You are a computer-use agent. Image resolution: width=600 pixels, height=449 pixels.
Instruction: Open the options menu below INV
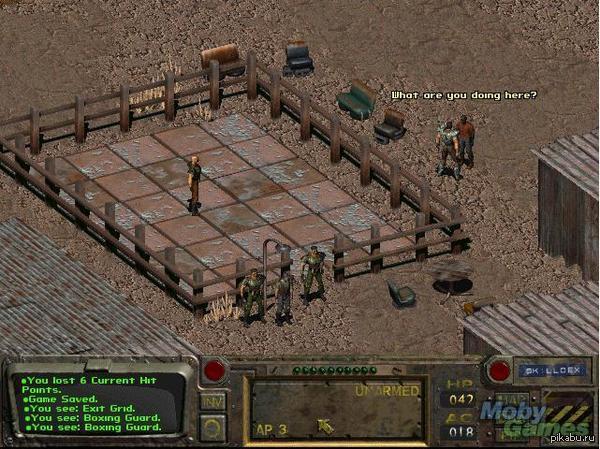click(213, 426)
